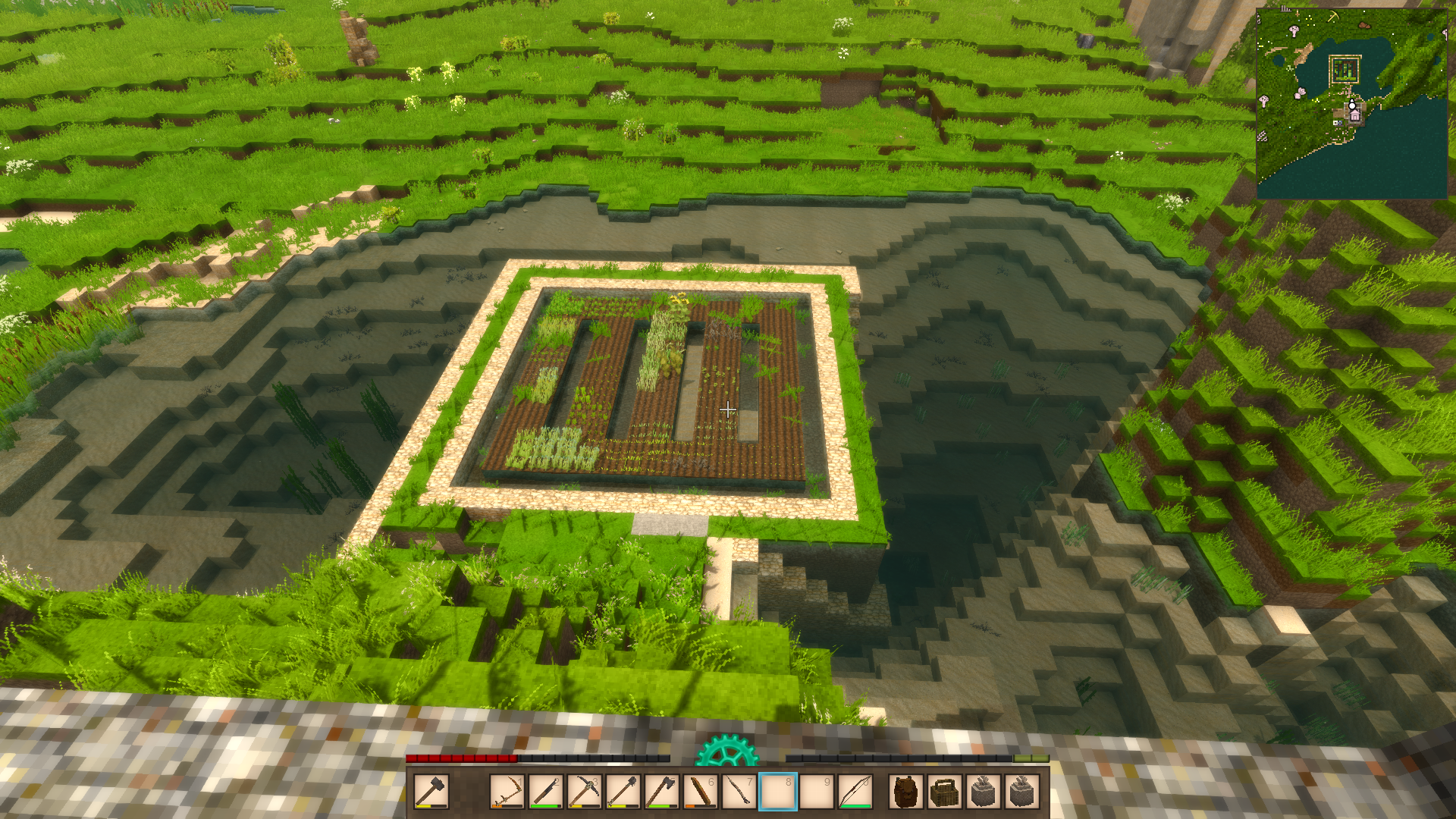The width and height of the screenshot is (1456, 819).
Task: Select the brown rocks marker on the minimap
Action: (1363, 25)
